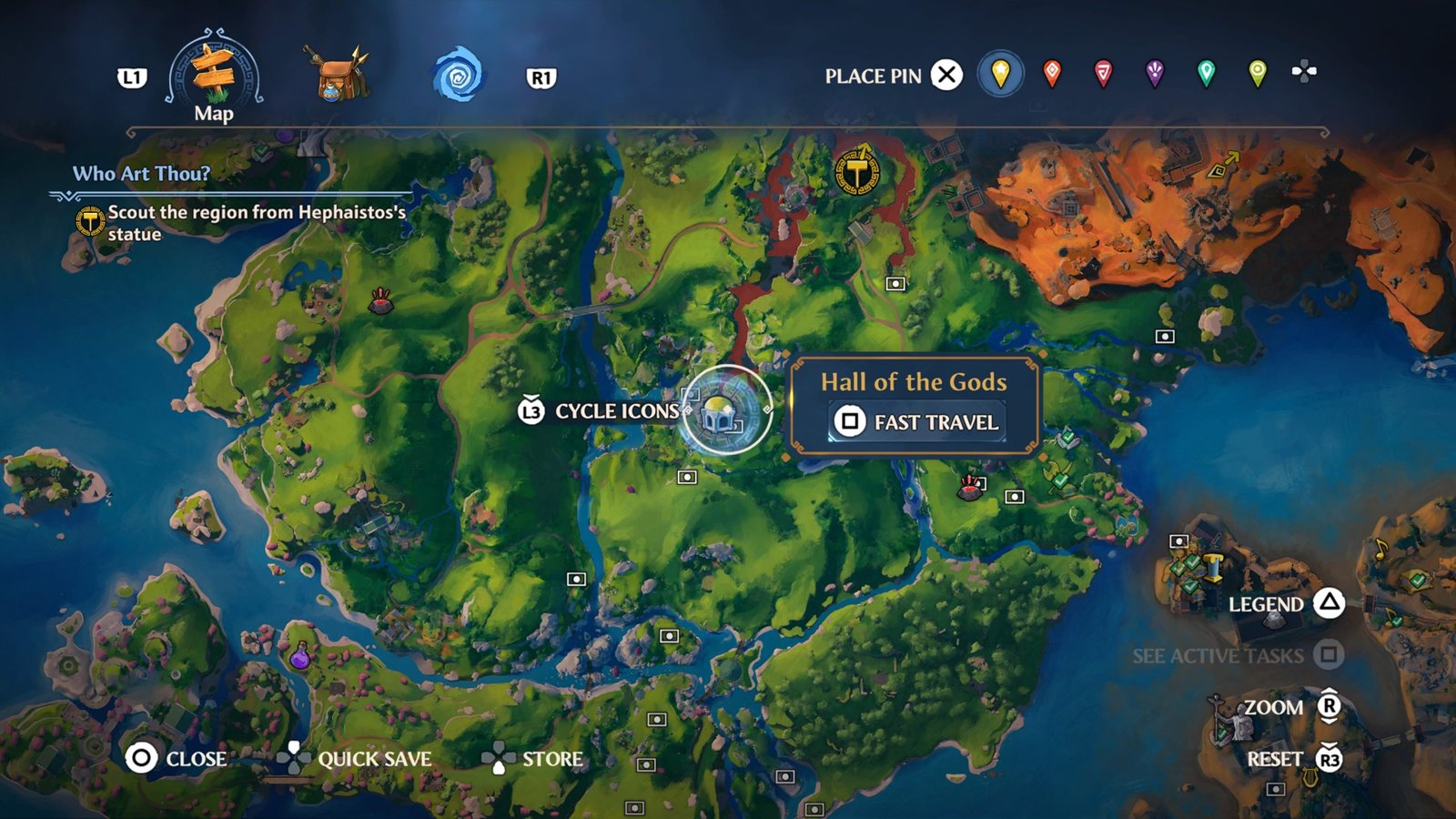
Task: Fast travel to Hall of the Gods
Action: click(917, 422)
